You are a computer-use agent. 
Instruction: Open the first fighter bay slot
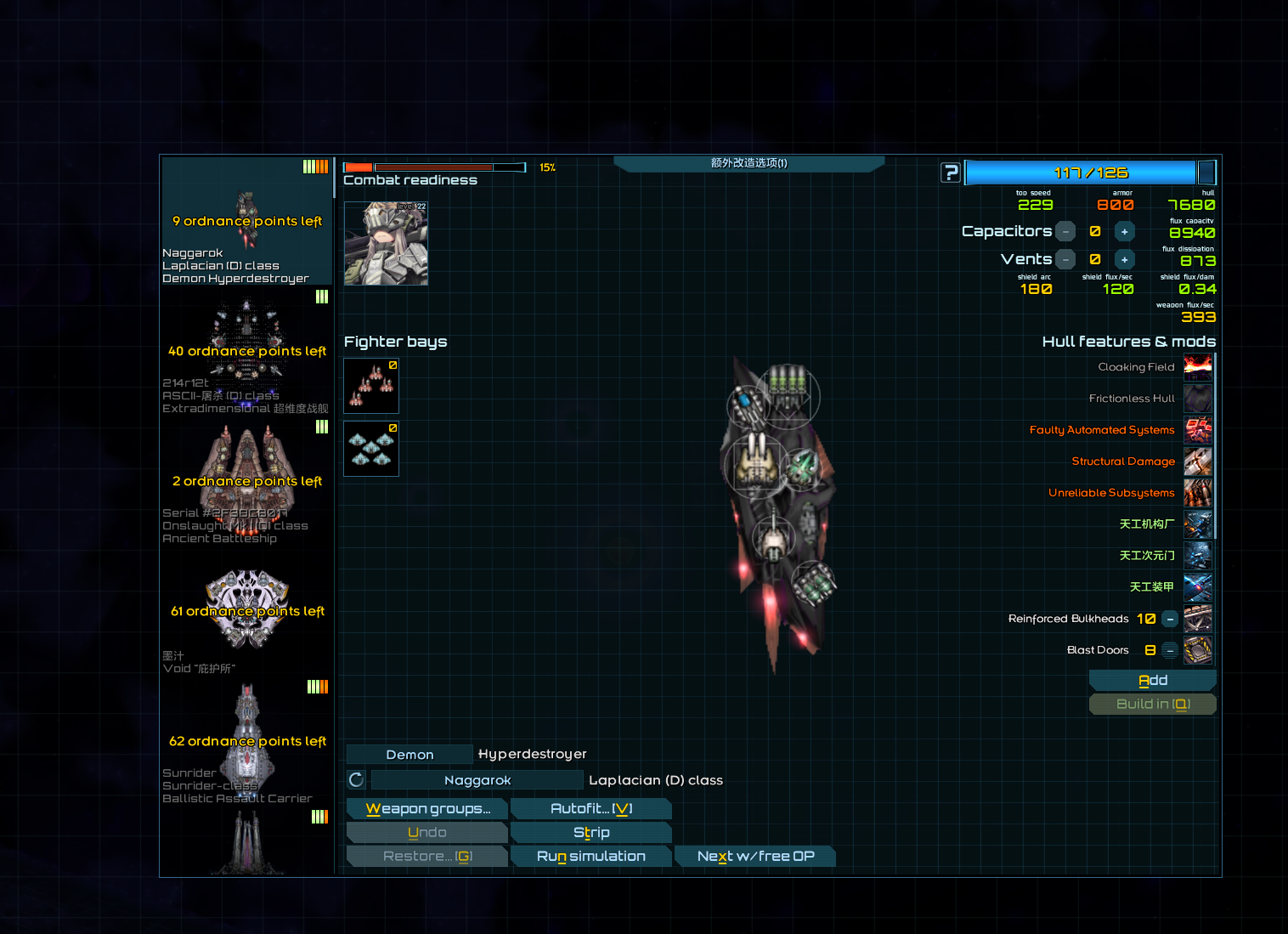[371, 386]
